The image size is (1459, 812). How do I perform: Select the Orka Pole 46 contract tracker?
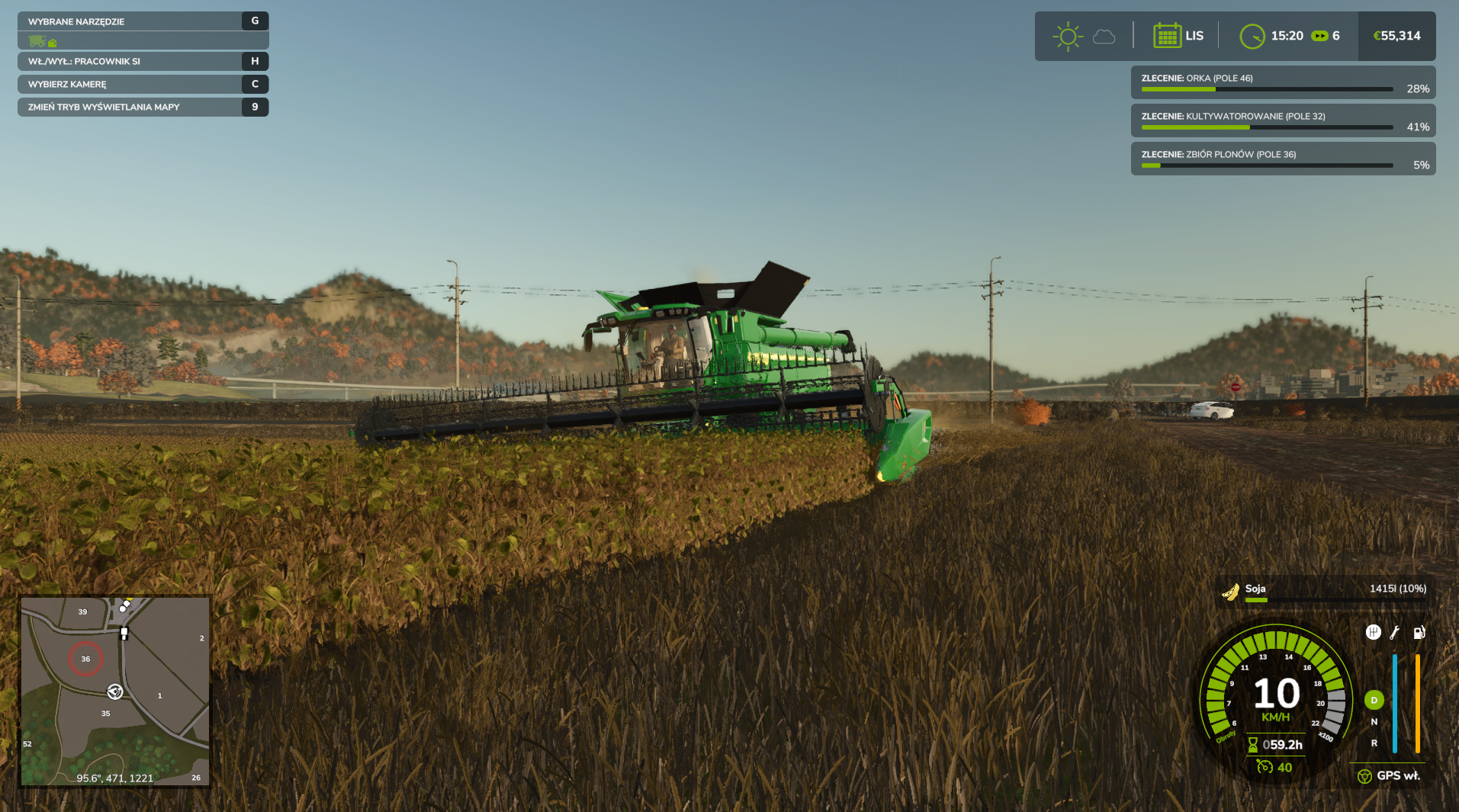pyautogui.click(x=1283, y=82)
